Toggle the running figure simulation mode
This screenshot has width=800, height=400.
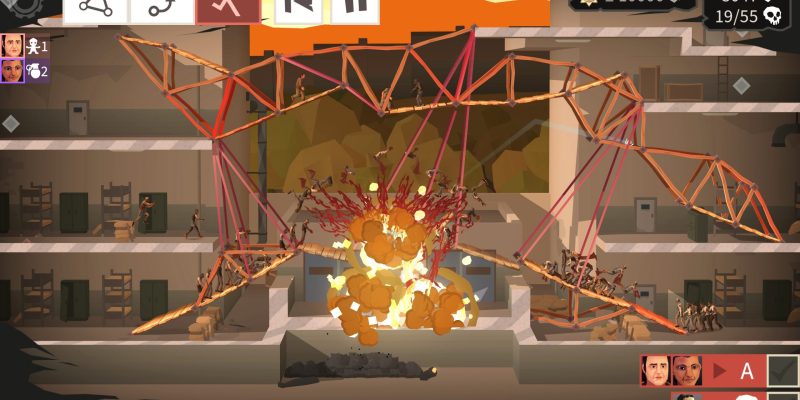[228, 8]
